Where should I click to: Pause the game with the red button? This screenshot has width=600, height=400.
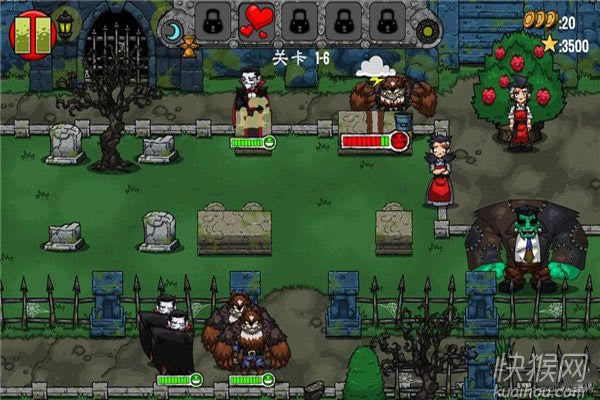click(28, 33)
